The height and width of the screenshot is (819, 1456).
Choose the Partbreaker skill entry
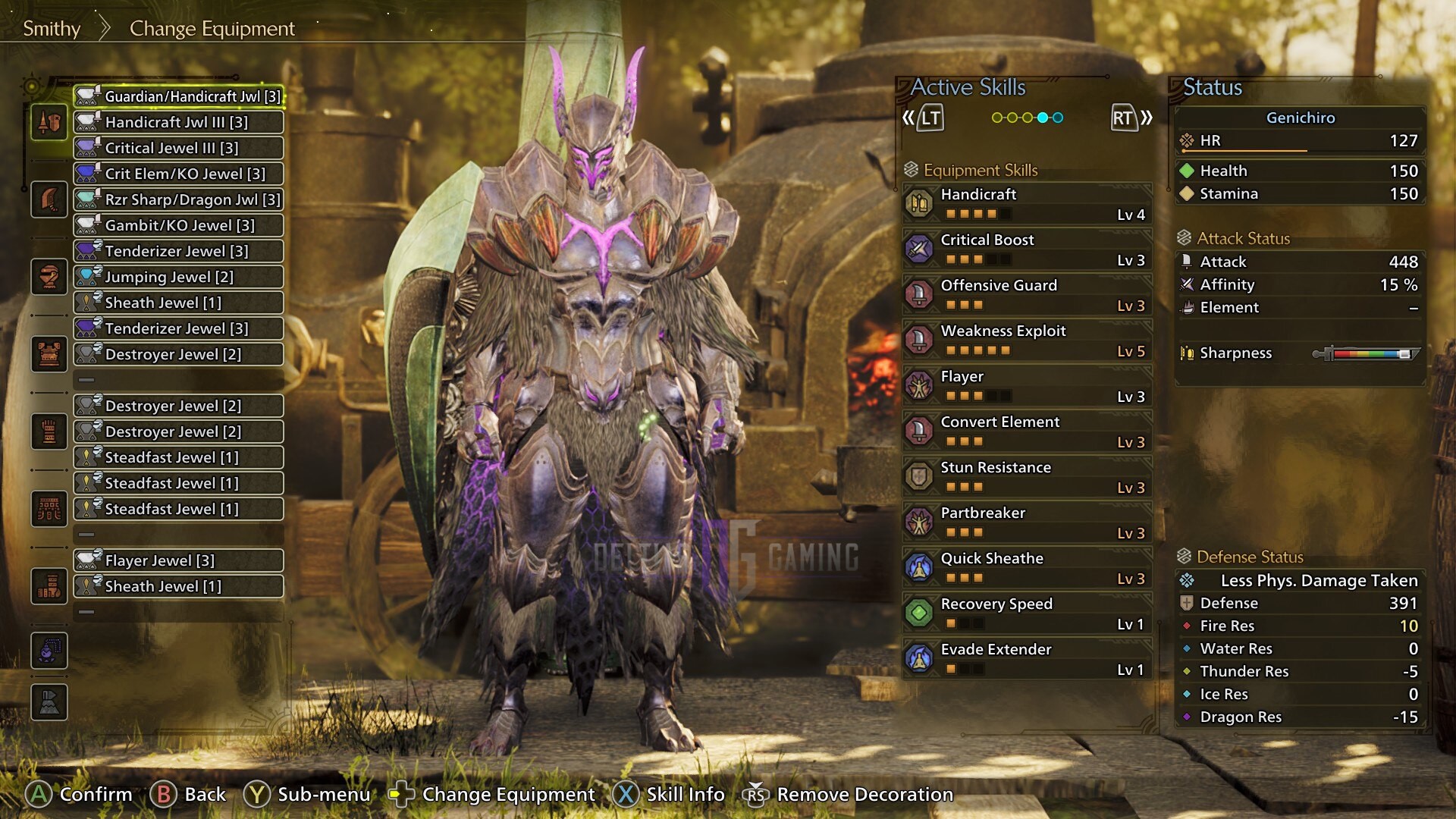(1028, 522)
